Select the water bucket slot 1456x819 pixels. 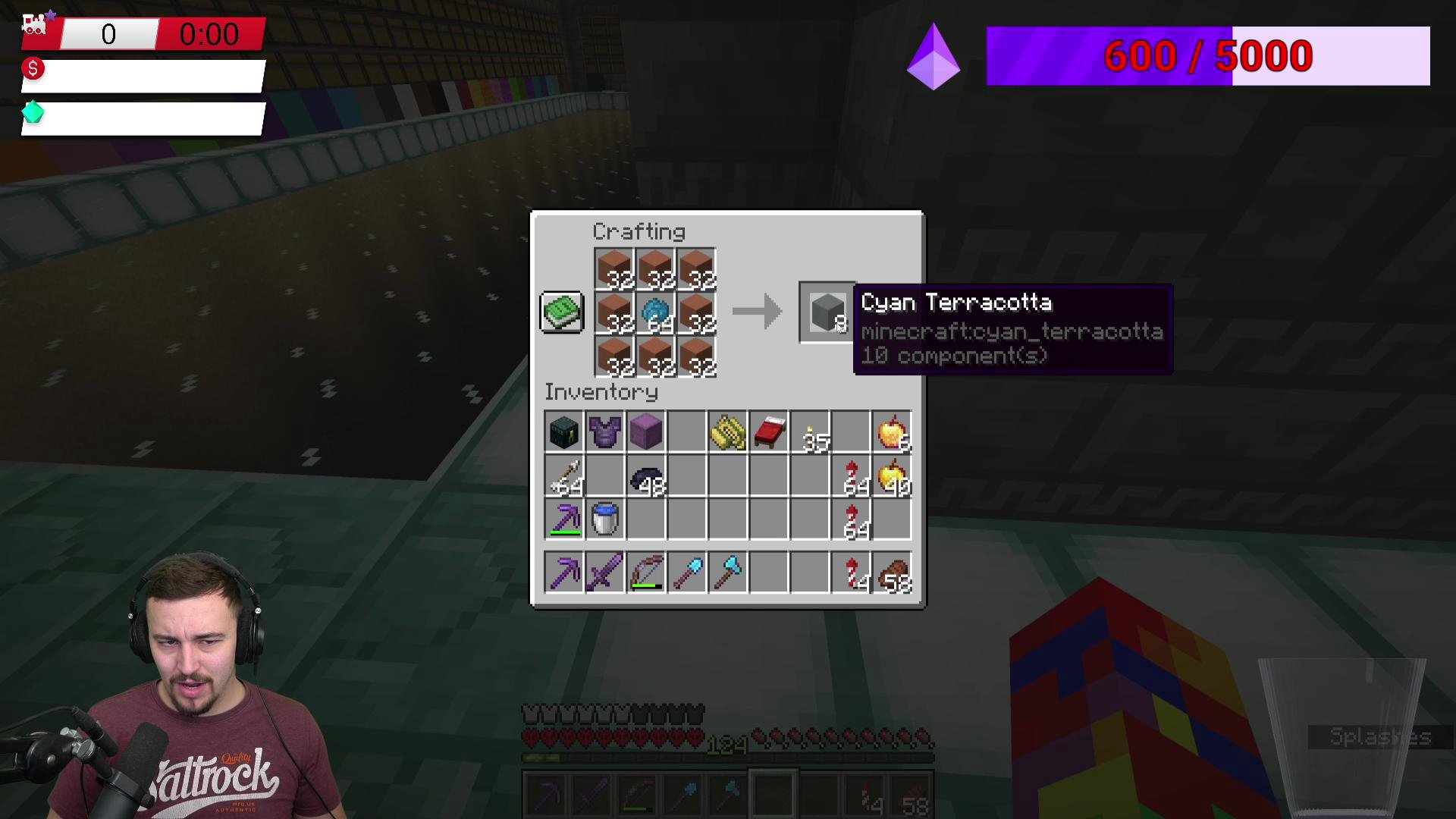(604, 519)
